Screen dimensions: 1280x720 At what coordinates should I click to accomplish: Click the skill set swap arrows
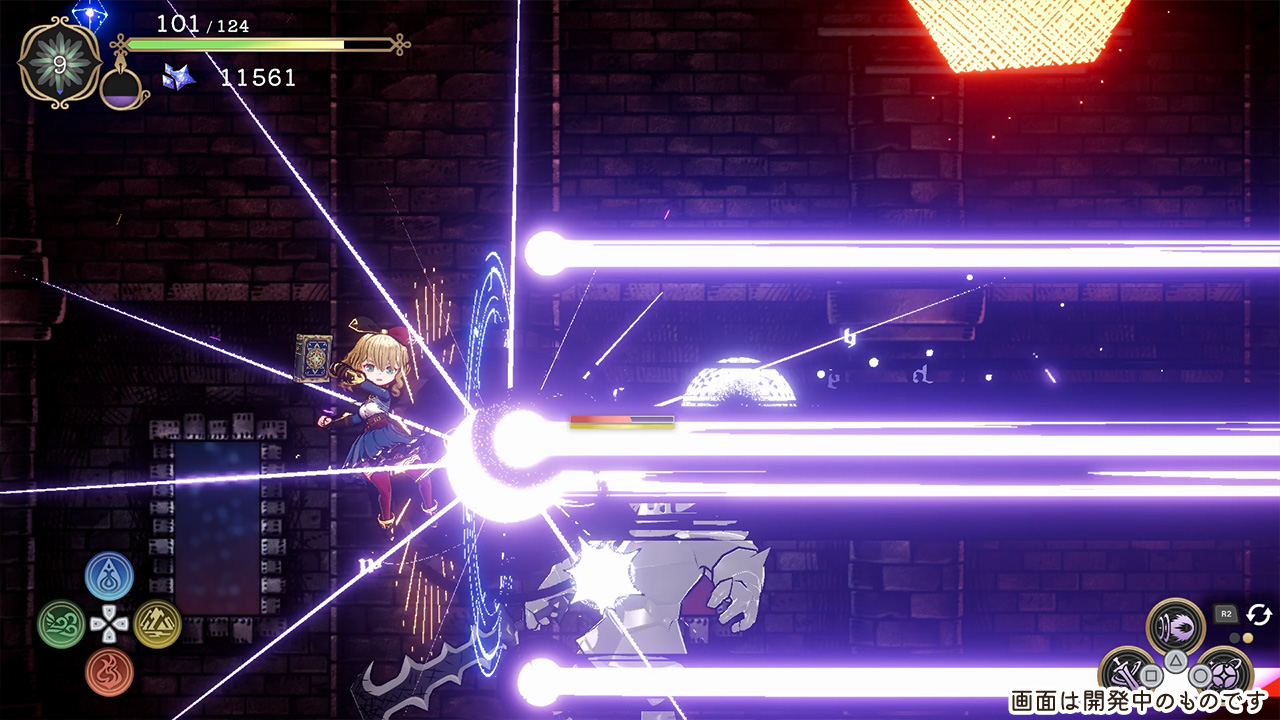(x=1258, y=614)
